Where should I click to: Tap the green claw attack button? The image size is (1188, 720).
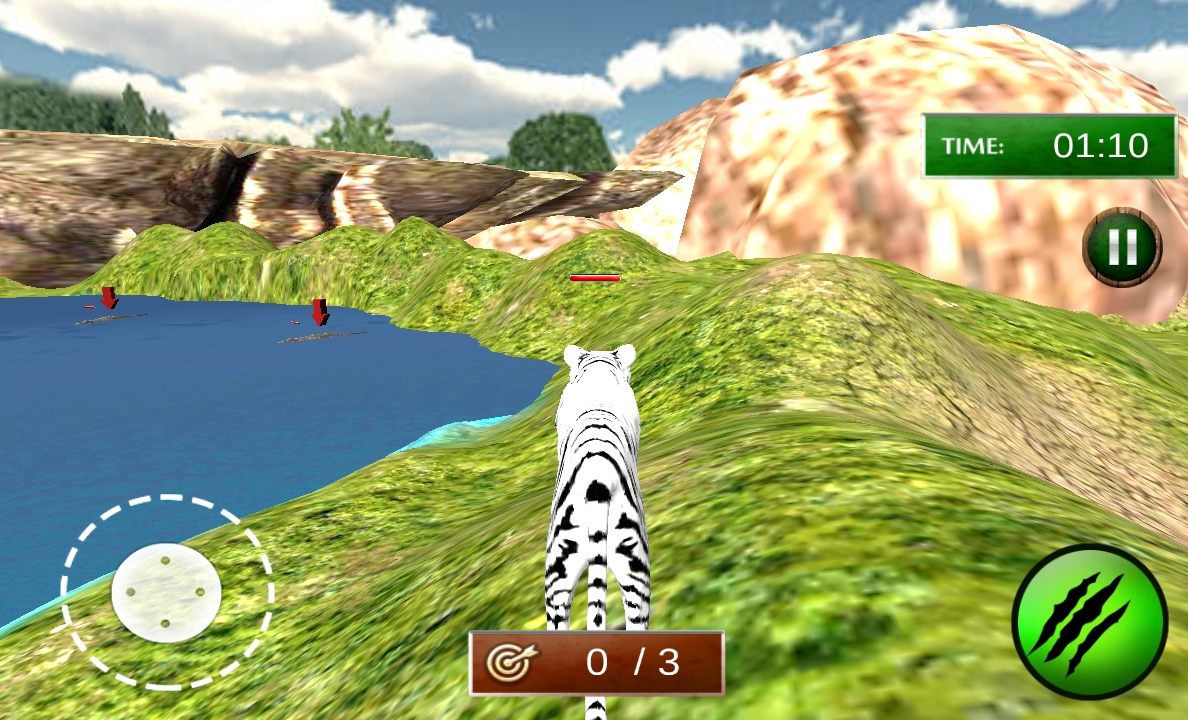[x=1089, y=622]
